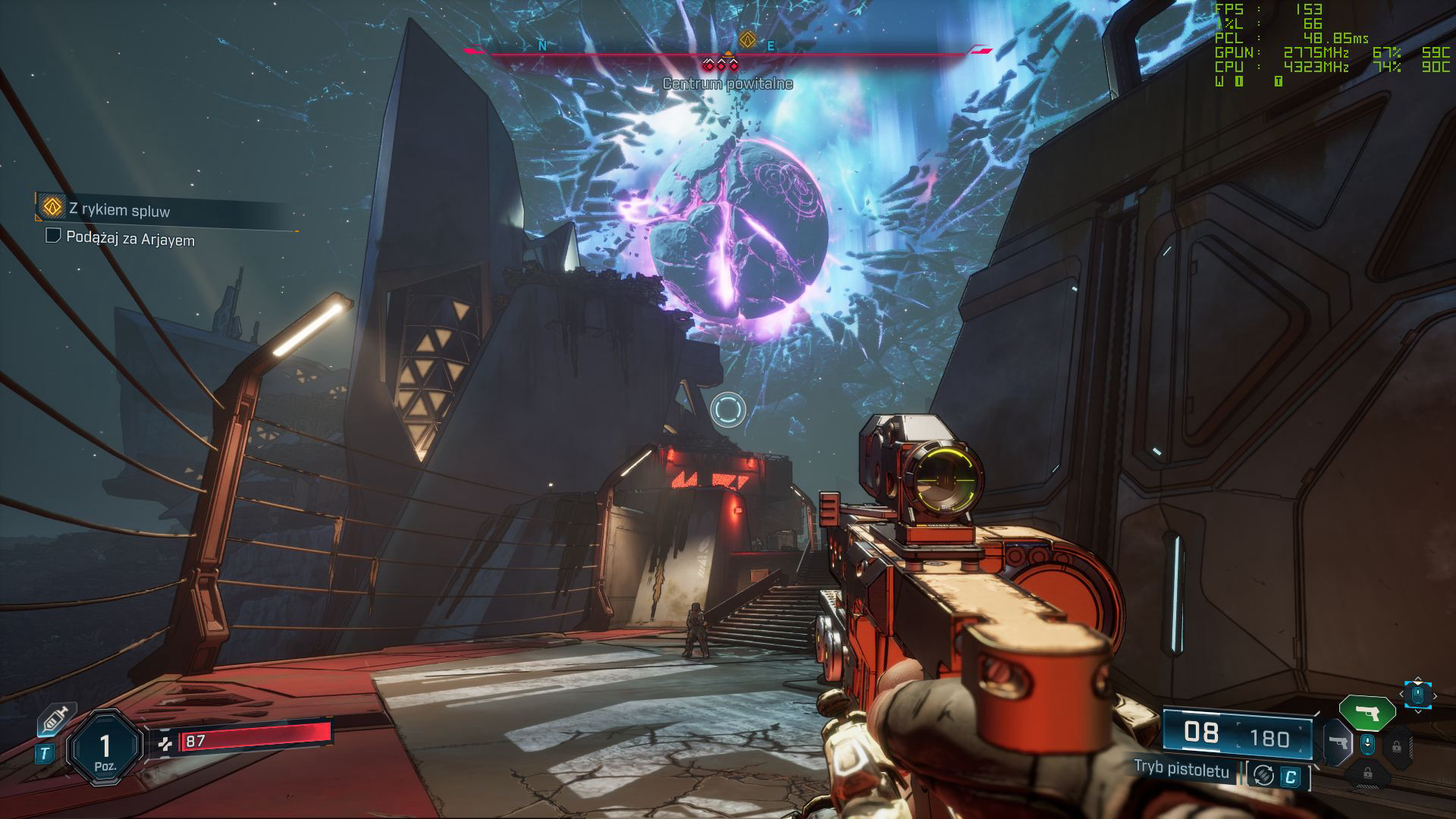Open the level 1 character badge

point(105,747)
